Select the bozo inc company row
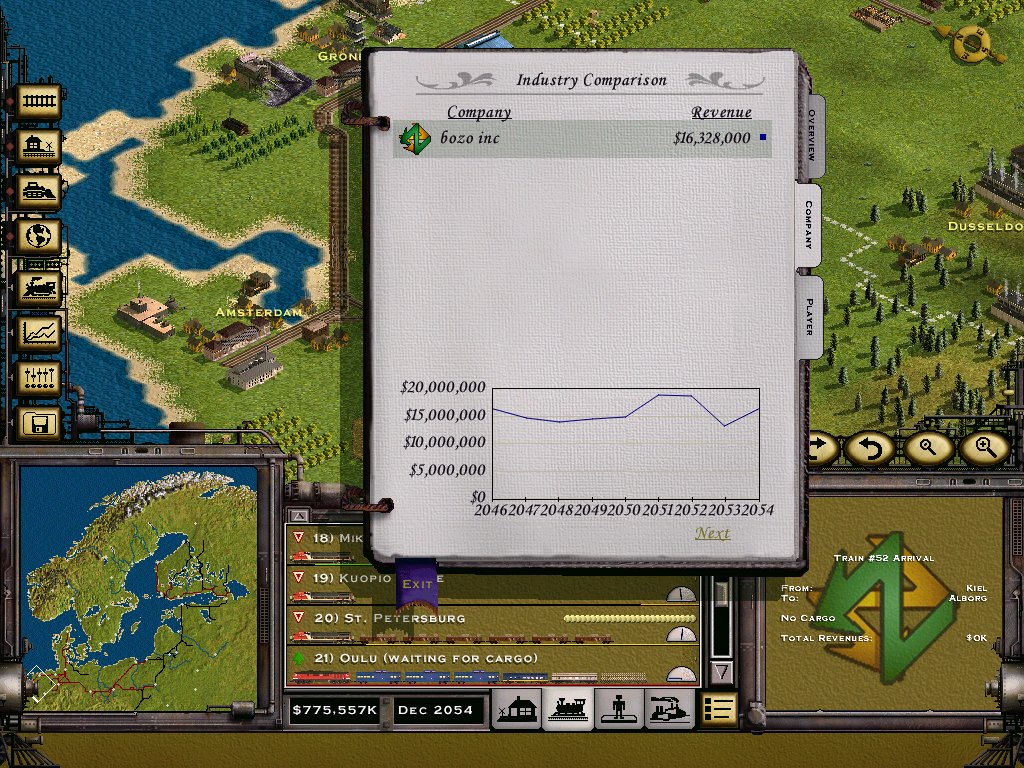The image size is (1024, 768). click(x=580, y=138)
